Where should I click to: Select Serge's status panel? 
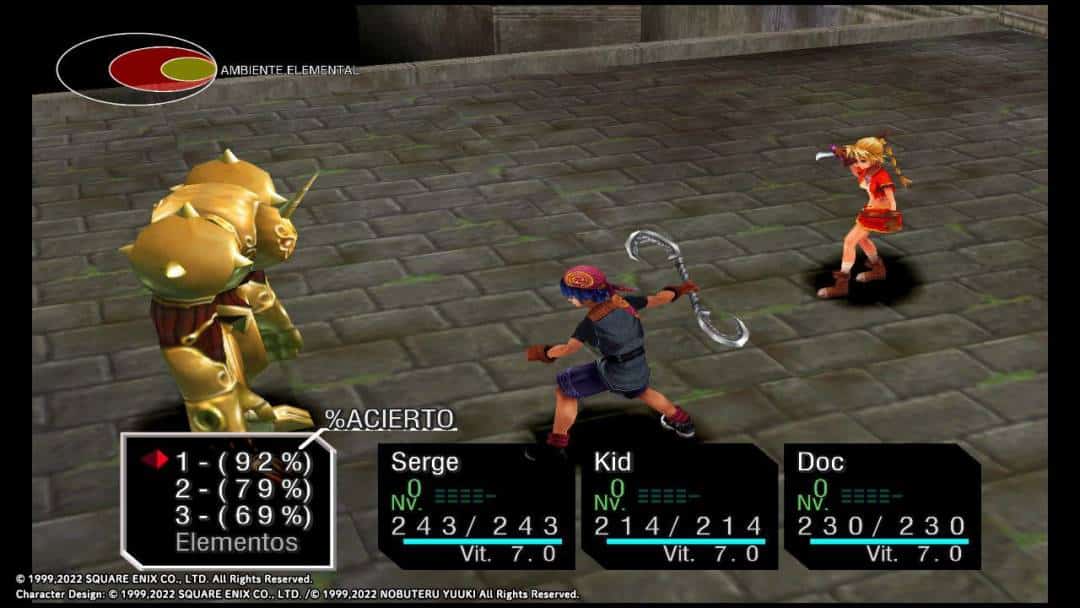point(476,506)
